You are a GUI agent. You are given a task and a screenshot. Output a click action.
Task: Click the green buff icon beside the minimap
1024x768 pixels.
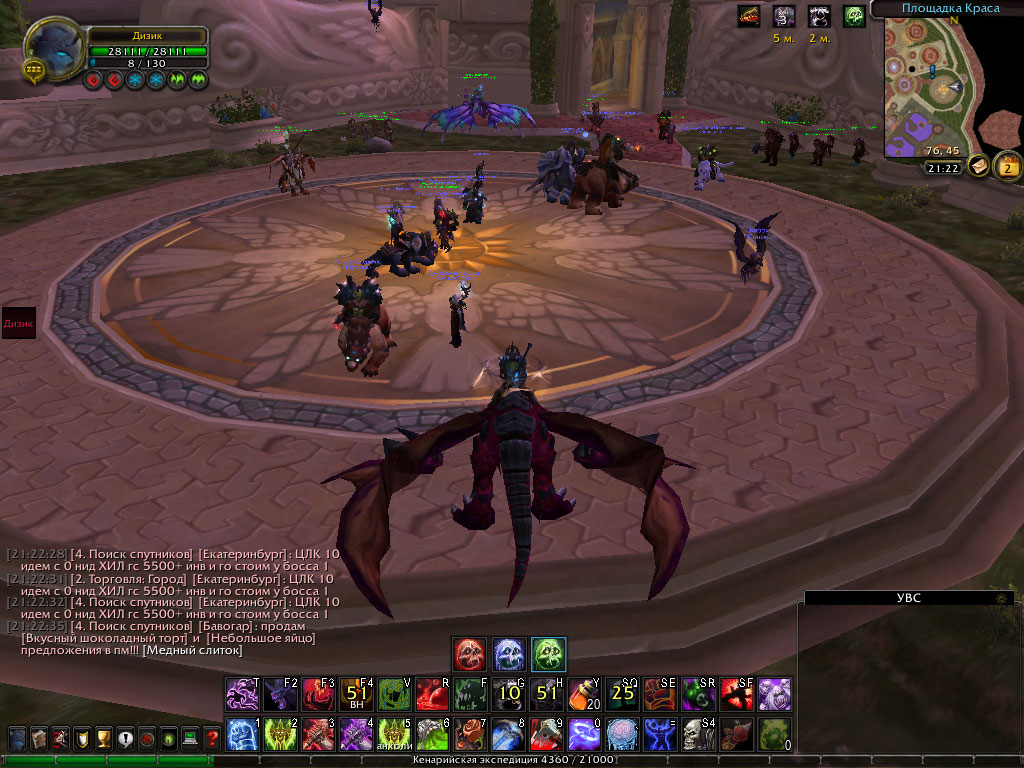tap(853, 16)
